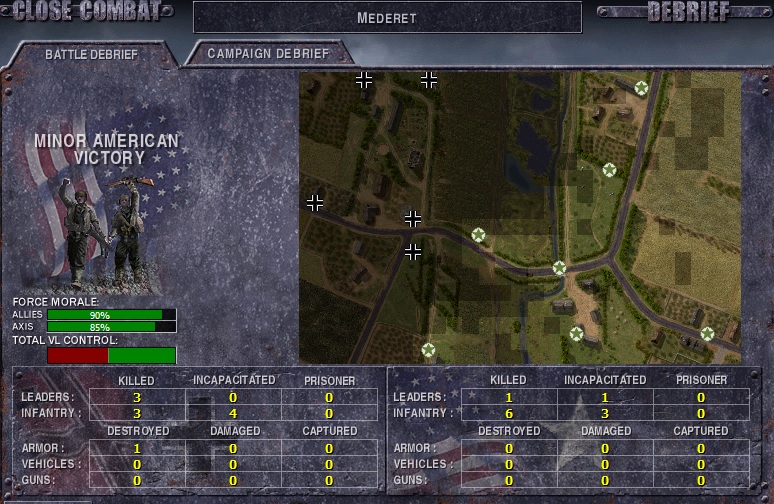The image size is (774, 504).
Task: Select the Battle Debrief tab
Action: (91, 54)
